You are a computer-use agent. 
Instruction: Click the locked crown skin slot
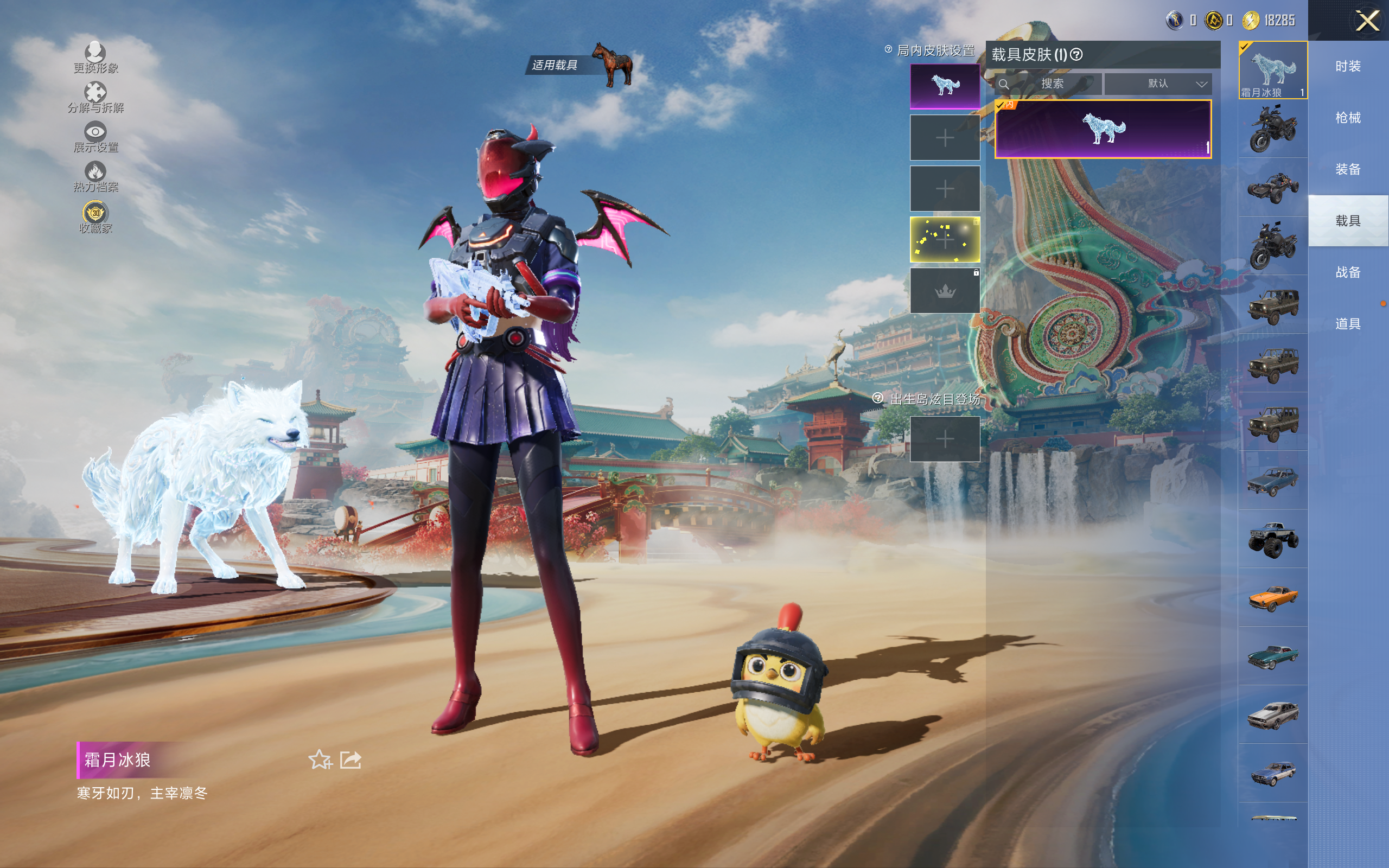click(x=945, y=290)
